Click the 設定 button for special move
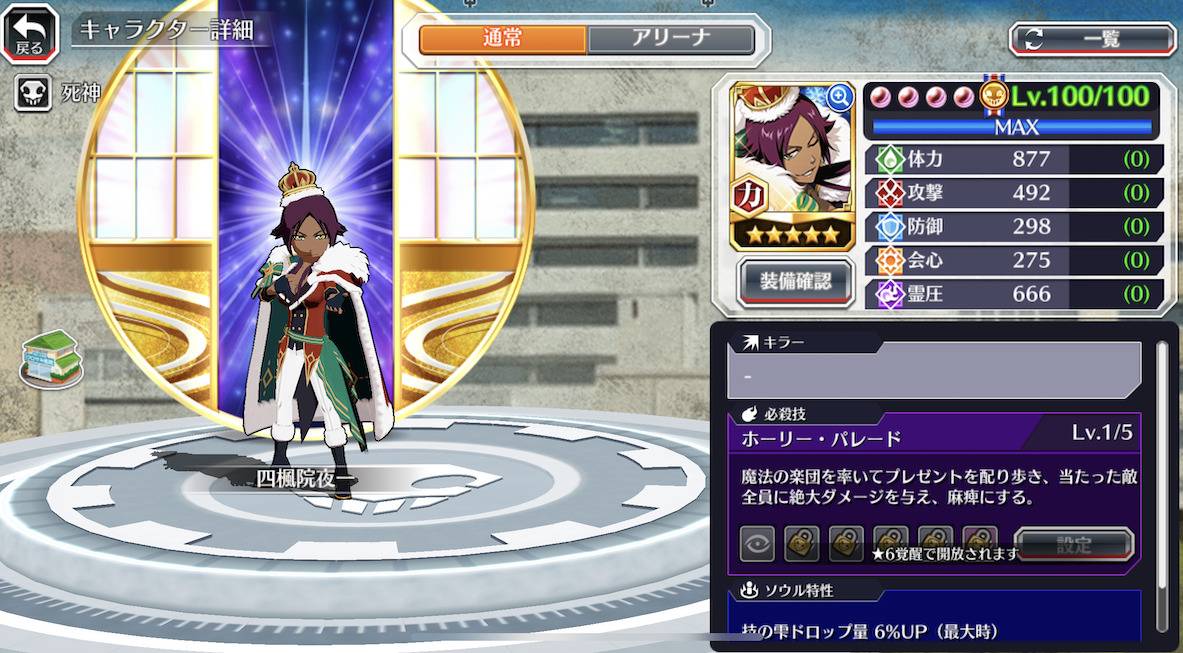Screen dimensions: 1183x653 click(1074, 545)
